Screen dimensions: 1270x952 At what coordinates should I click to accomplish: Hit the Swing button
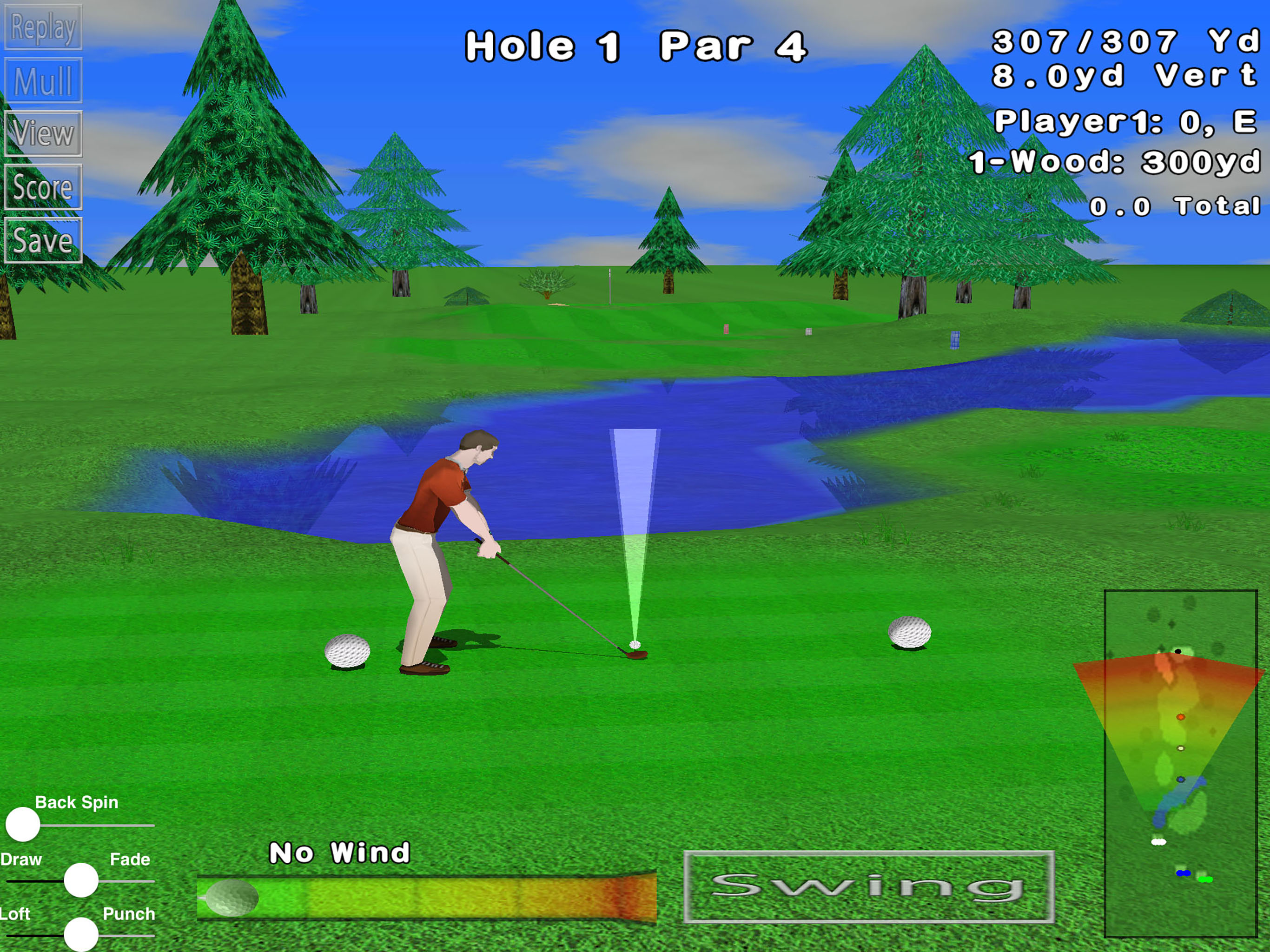pyautogui.click(x=869, y=886)
